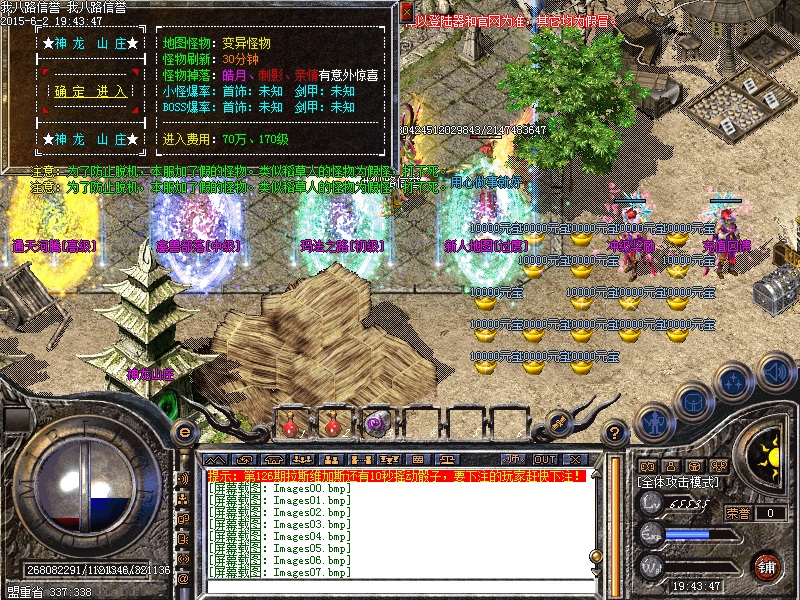Close the 神龙山庄 dialog with the red X
Screen dimensions: 800x600
coord(406,11)
